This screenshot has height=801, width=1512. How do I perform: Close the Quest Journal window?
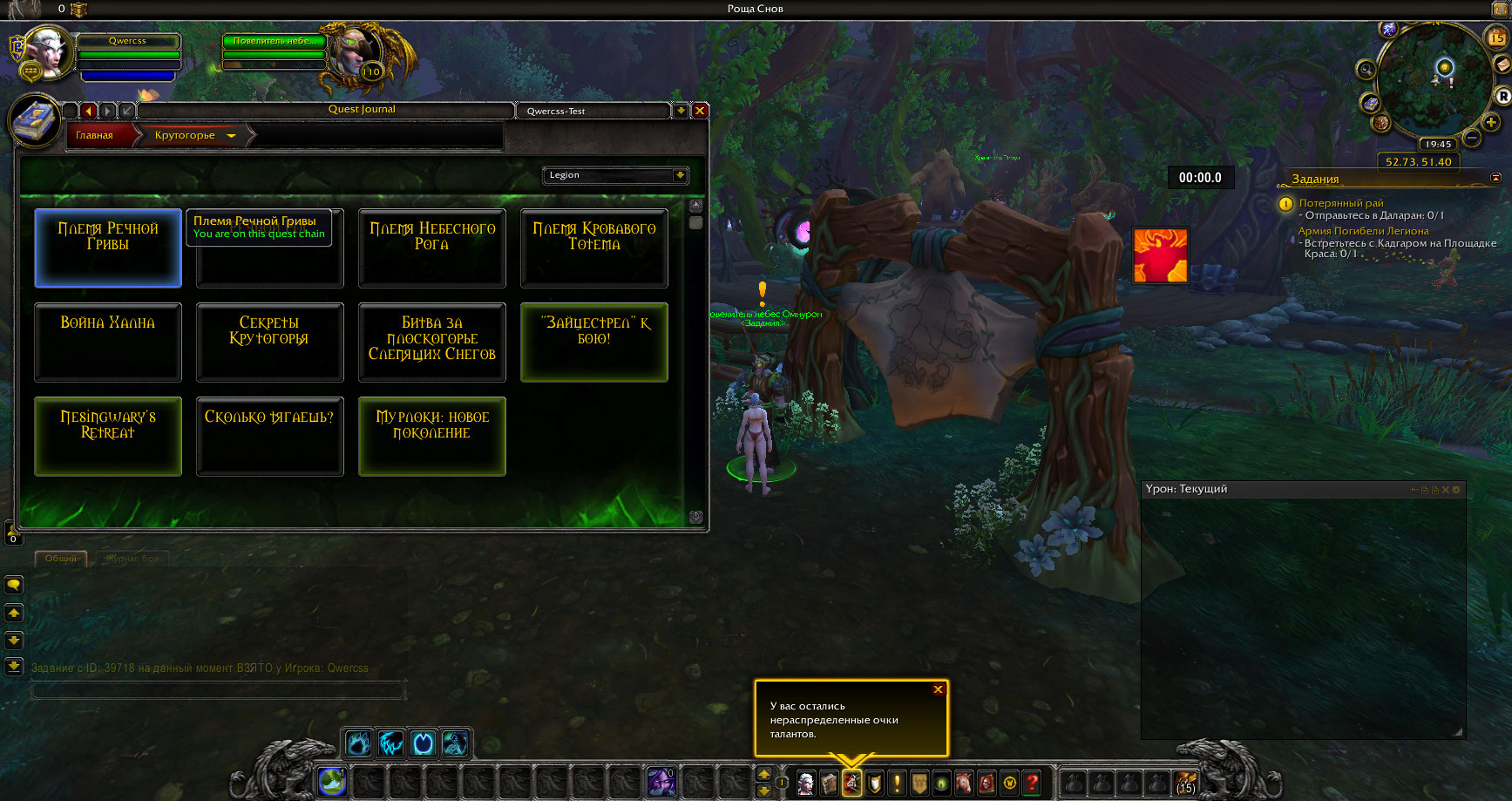699,111
